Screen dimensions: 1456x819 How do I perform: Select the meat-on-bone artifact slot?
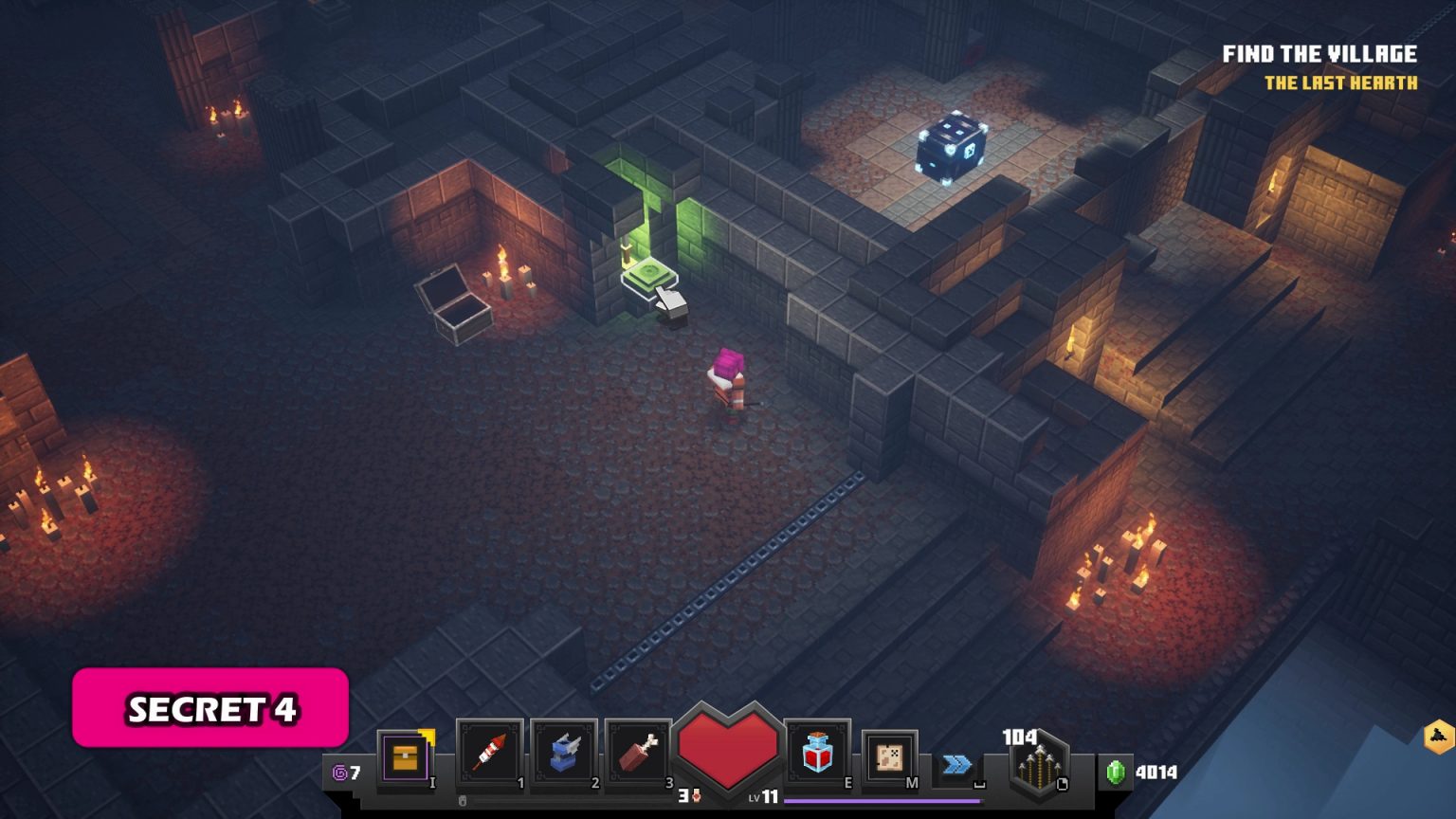click(638, 755)
